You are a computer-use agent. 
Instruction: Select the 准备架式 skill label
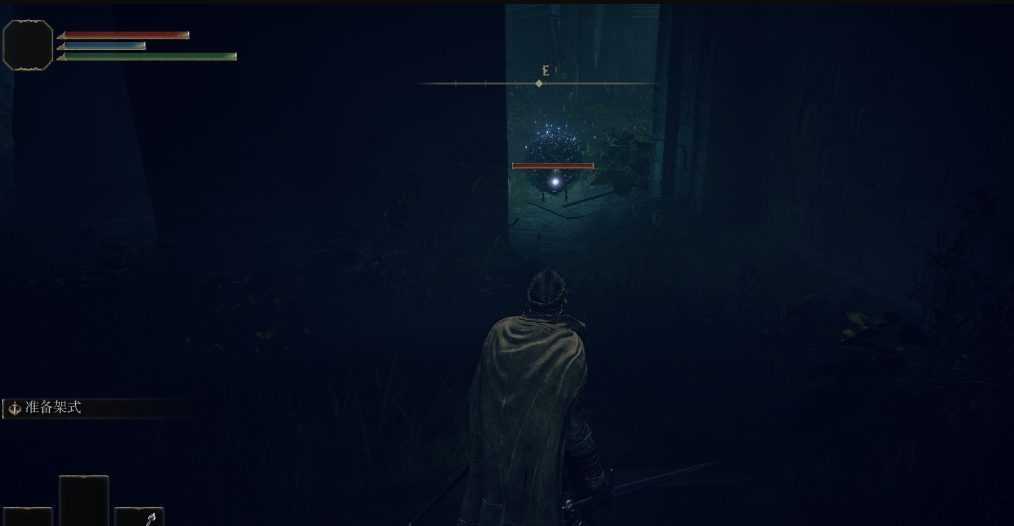(x=53, y=408)
